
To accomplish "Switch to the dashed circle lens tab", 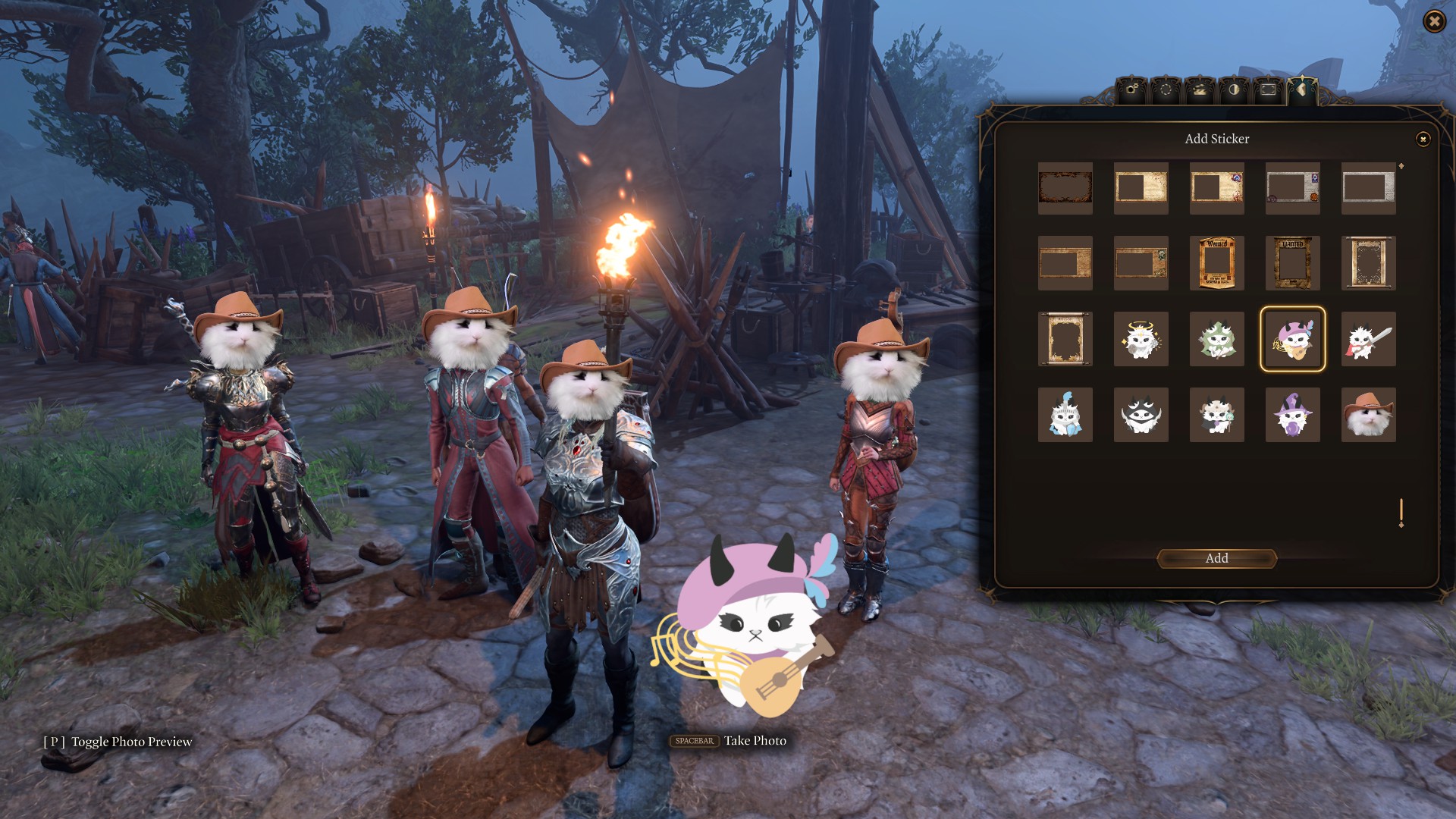I will [1166, 90].
